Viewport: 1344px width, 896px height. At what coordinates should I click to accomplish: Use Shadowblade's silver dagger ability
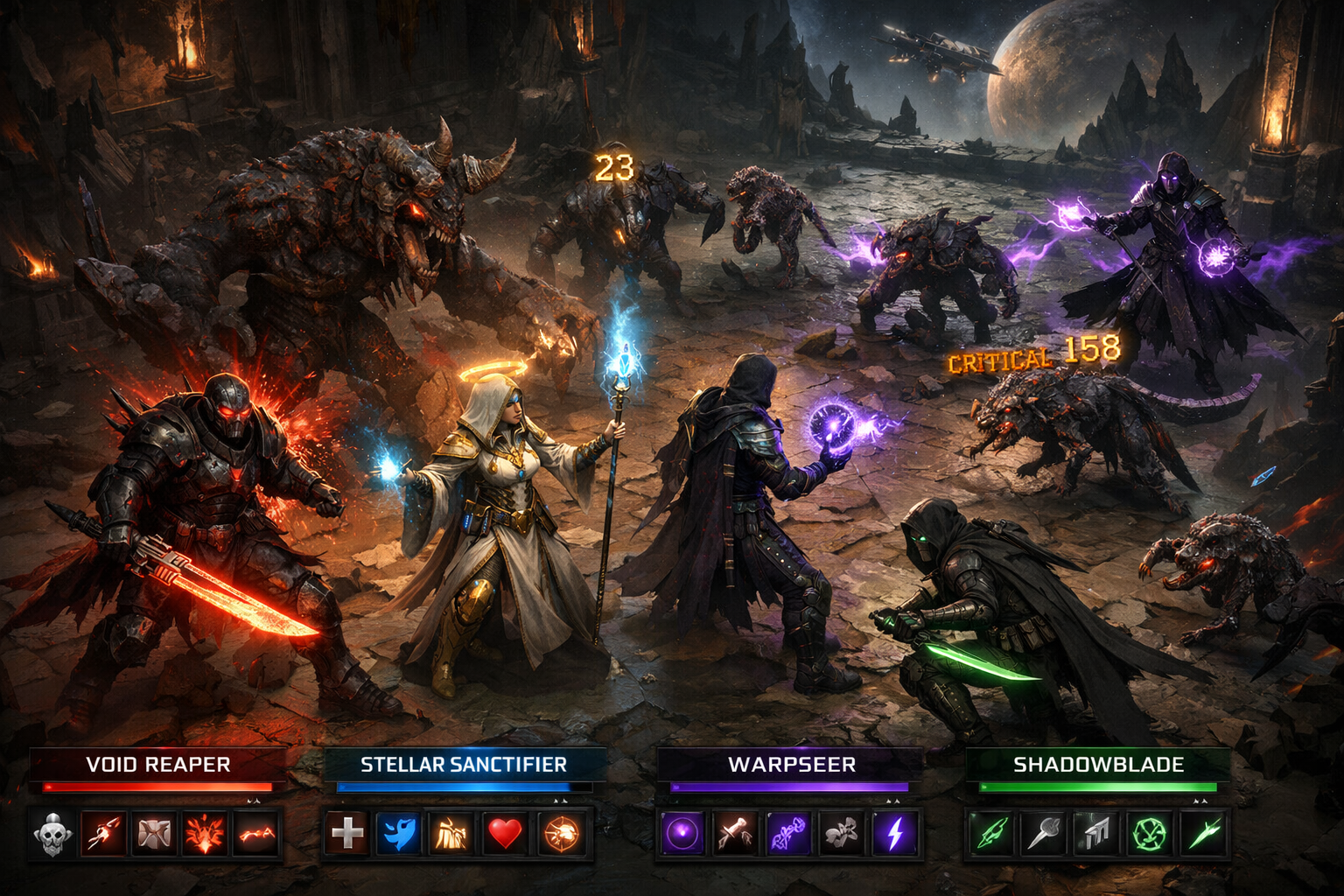pyautogui.click(x=1045, y=833)
